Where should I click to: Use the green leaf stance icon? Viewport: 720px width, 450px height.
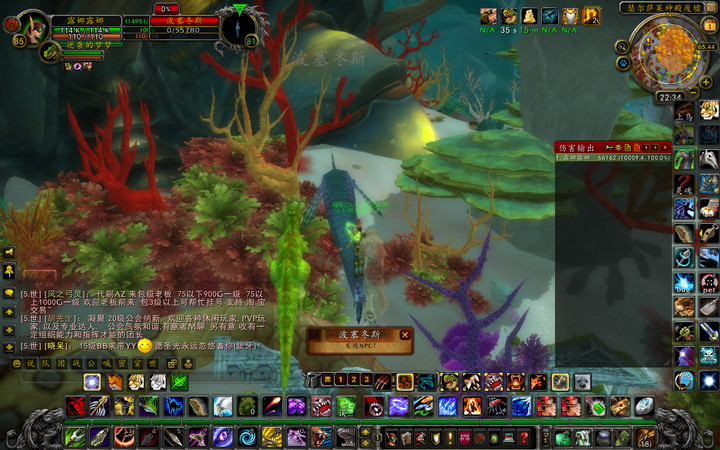pyautogui.click(x=181, y=381)
